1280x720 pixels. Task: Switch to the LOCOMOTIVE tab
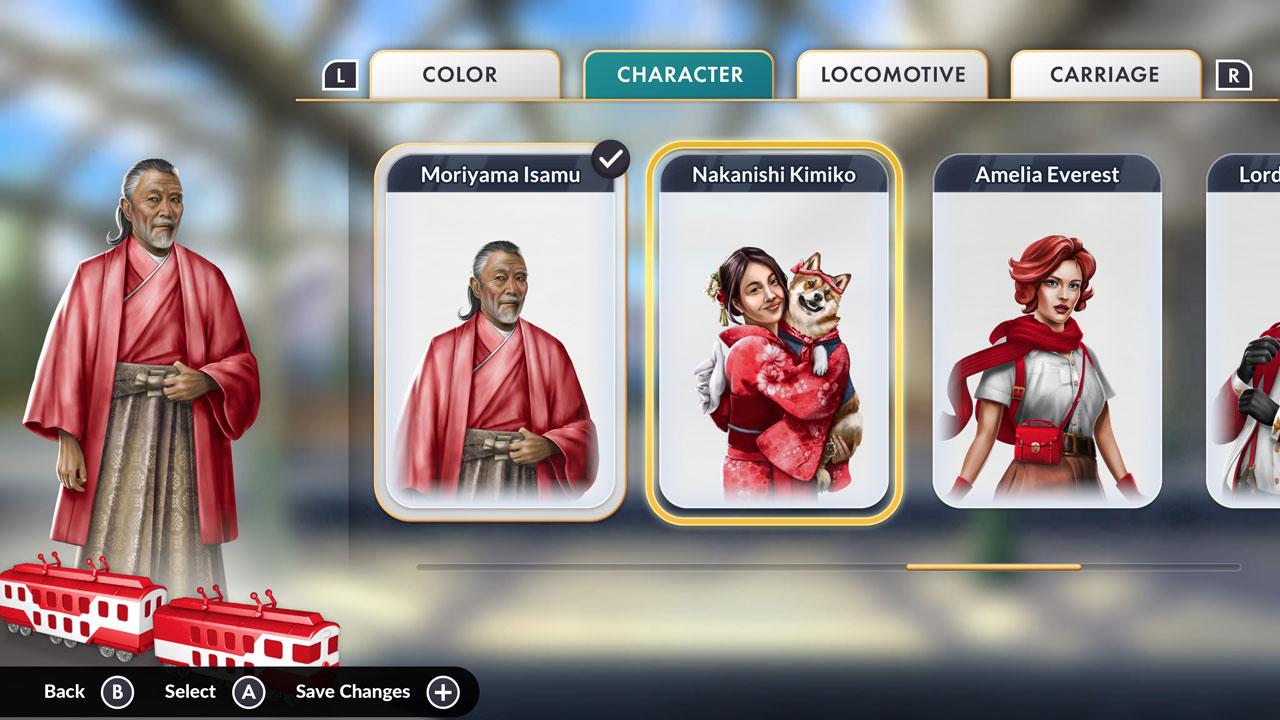[x=892, y=74]
